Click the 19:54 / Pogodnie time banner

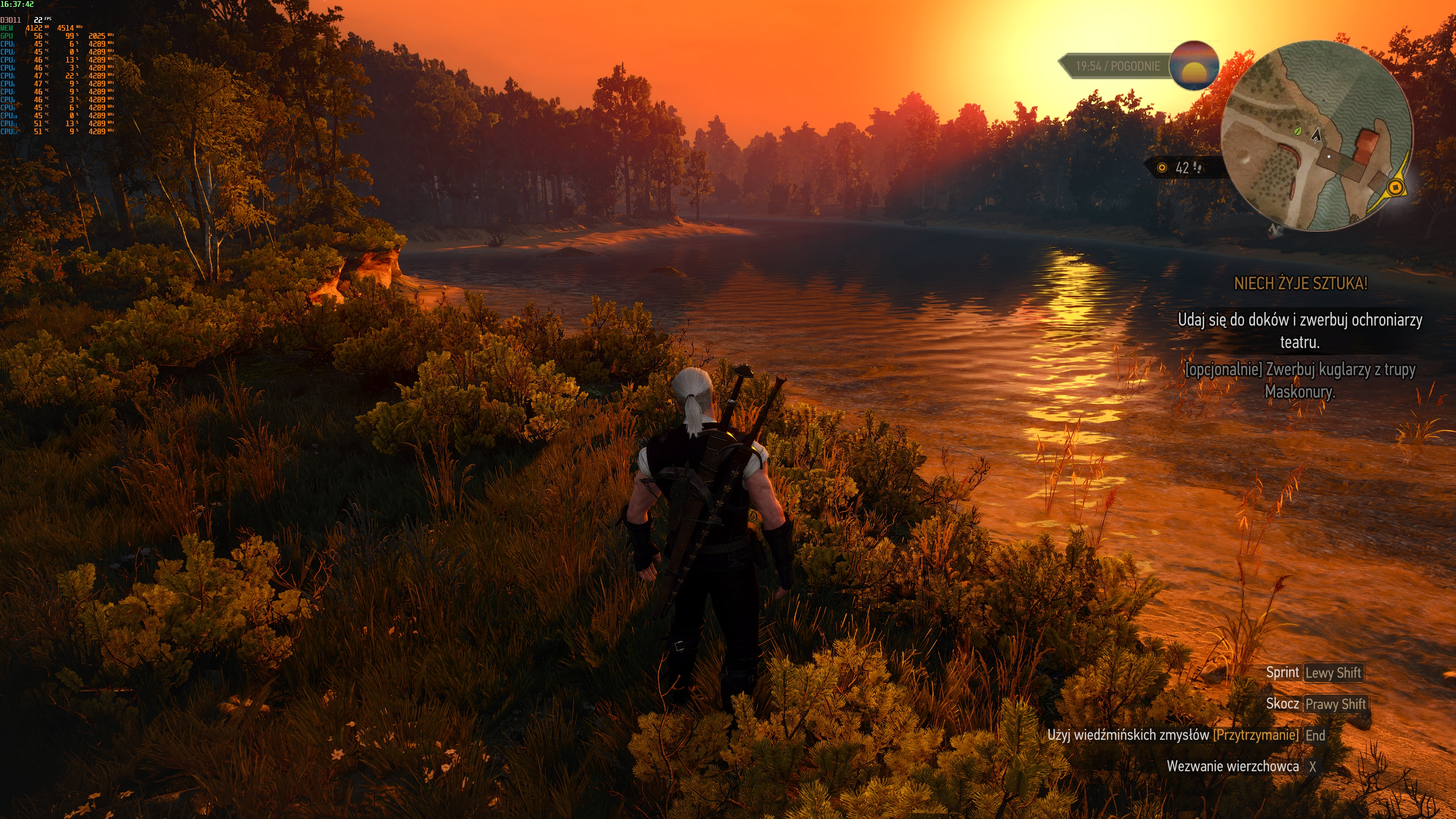click(1117, 66)
